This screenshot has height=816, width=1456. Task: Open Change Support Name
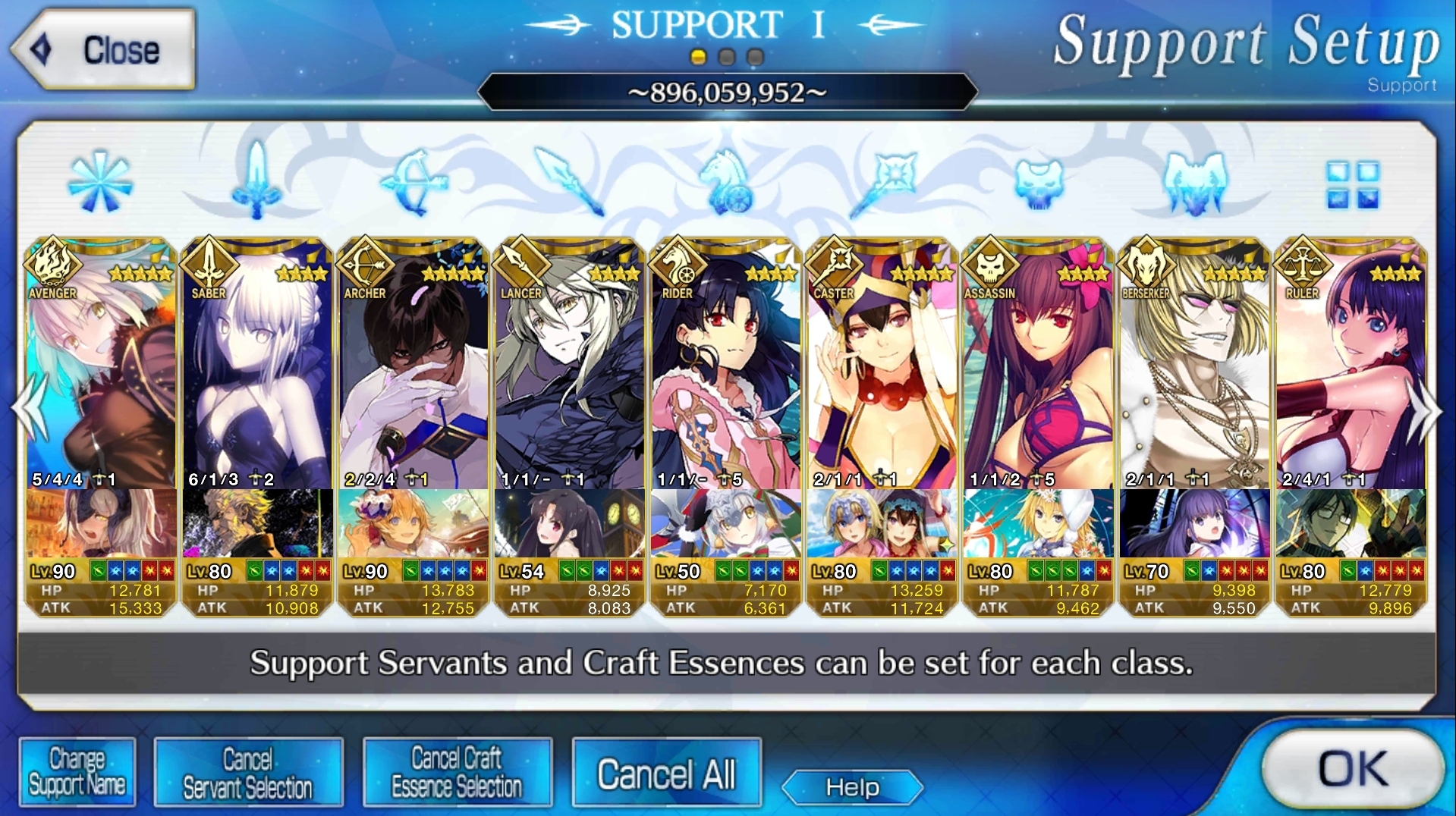77,772
